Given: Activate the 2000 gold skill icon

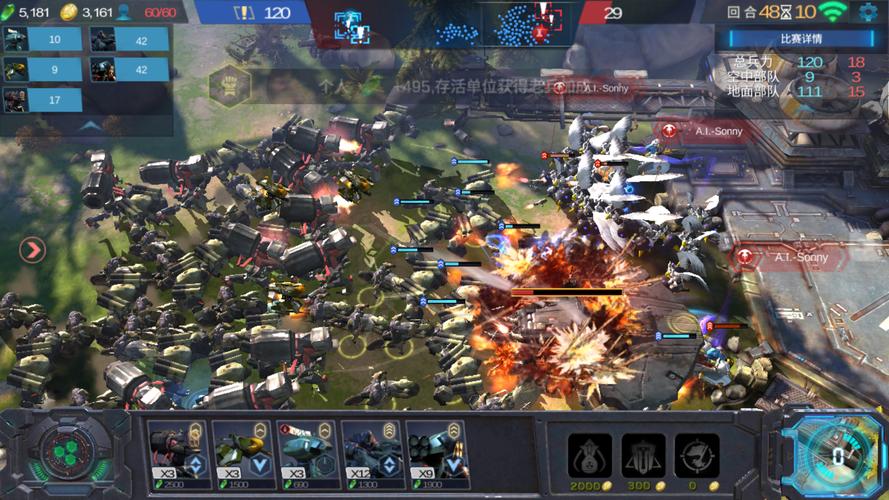Looking at the screenshot, I should (590, 455).
